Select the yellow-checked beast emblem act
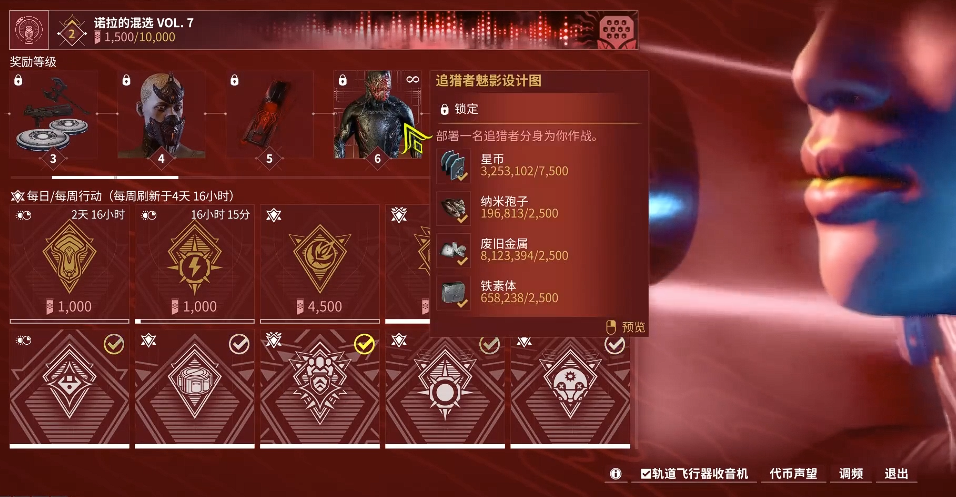Screen dimensions: 956x497 320,388
